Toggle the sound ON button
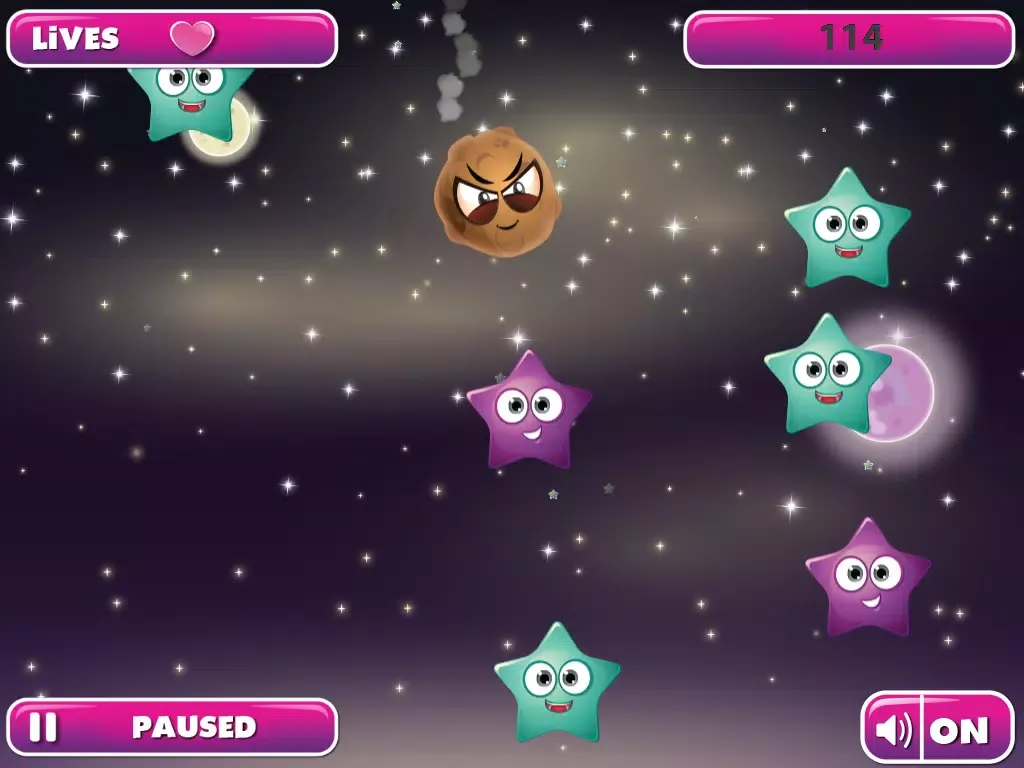 click(x=937, y=729)
